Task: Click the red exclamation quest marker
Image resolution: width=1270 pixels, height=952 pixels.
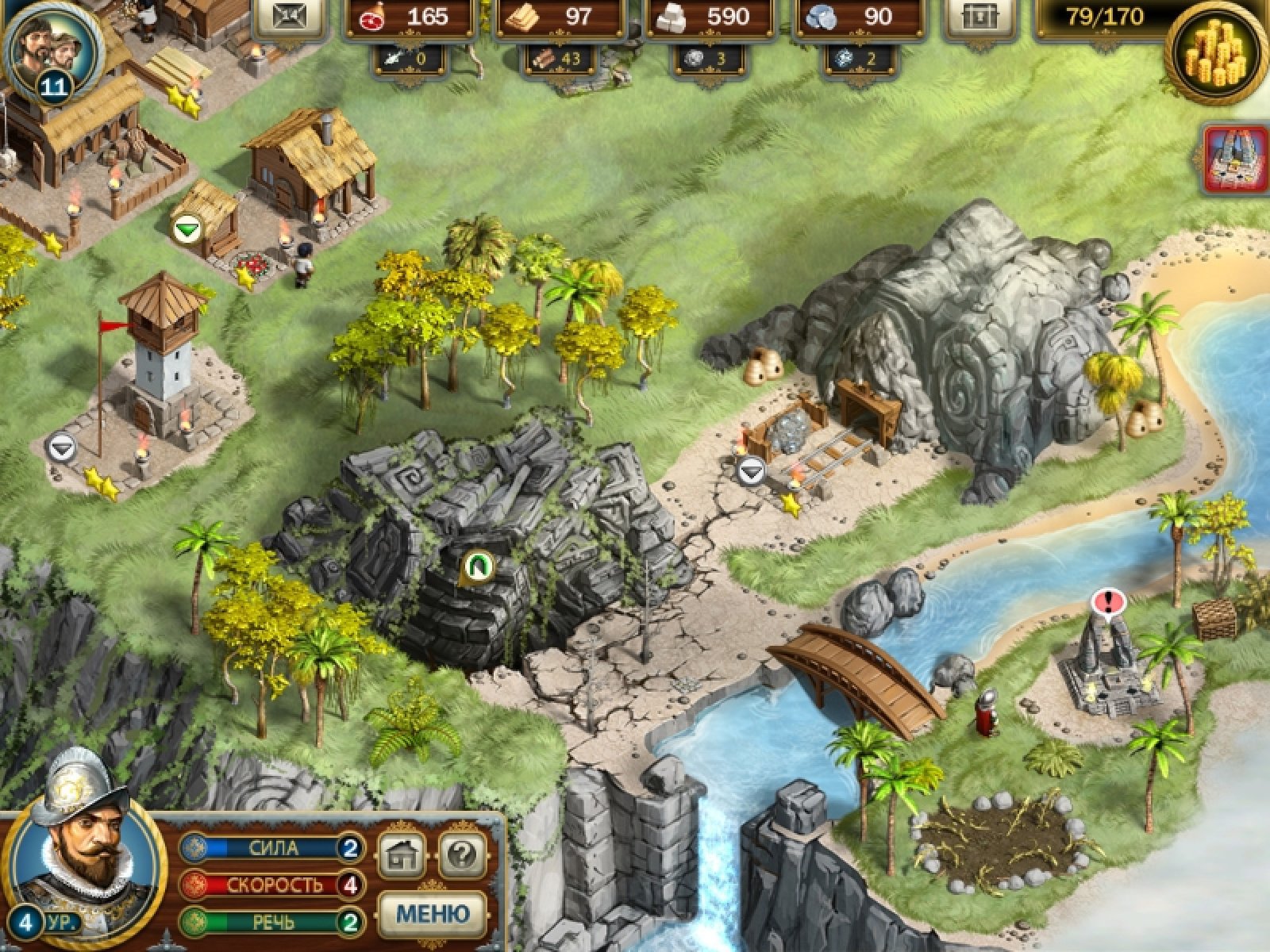Action: pyautogui.click(x=1108, y=602)
